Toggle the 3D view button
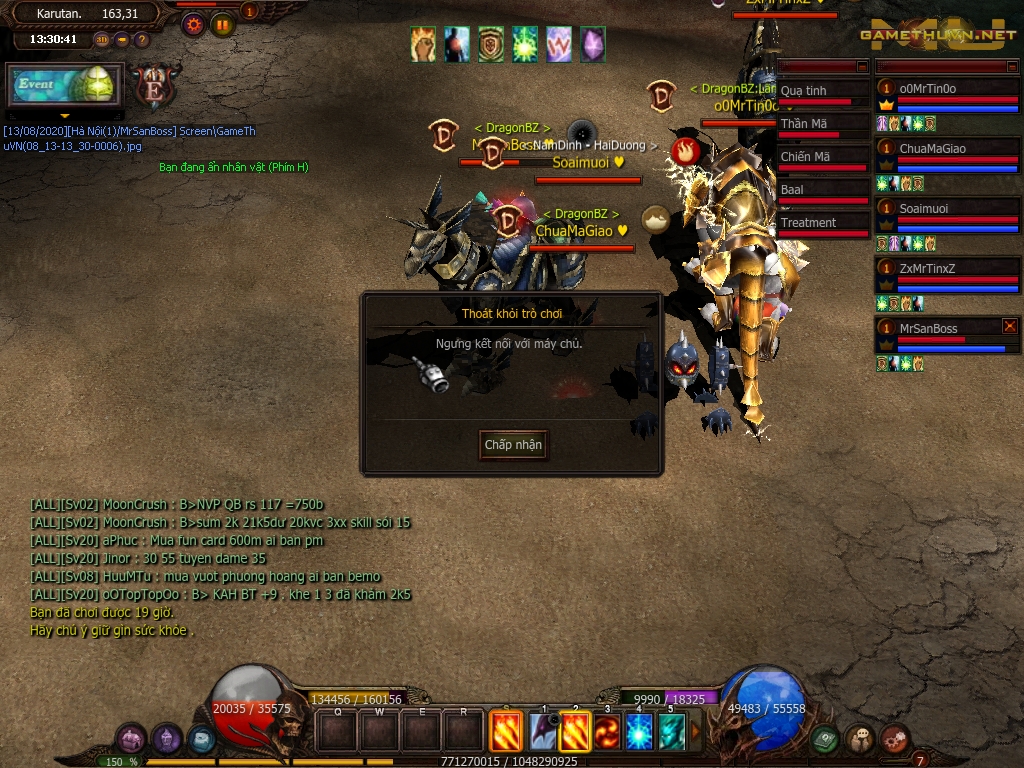1024x768 pixels. [x=102, y=40]
